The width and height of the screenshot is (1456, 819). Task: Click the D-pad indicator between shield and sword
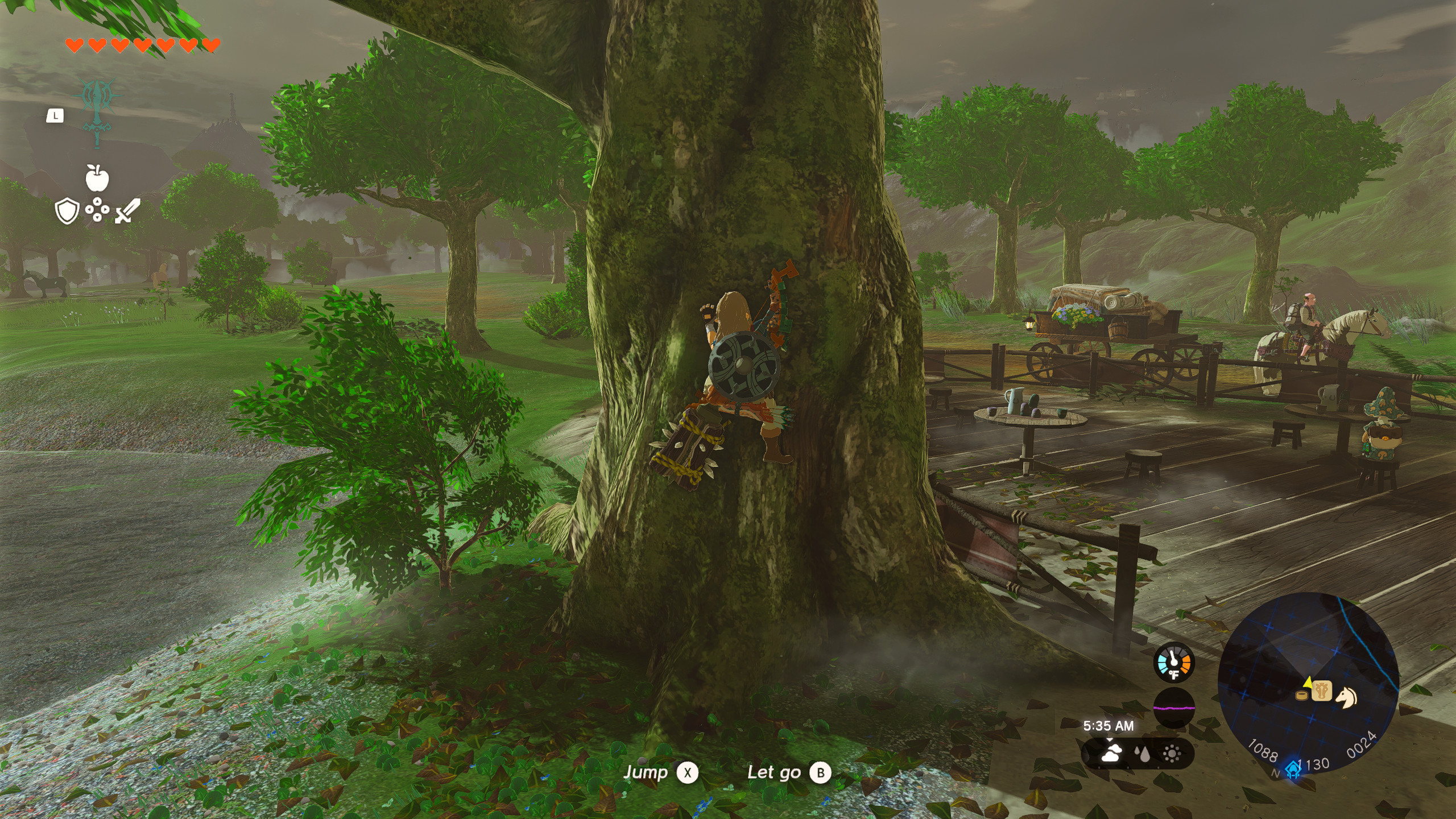click(97, 209)
